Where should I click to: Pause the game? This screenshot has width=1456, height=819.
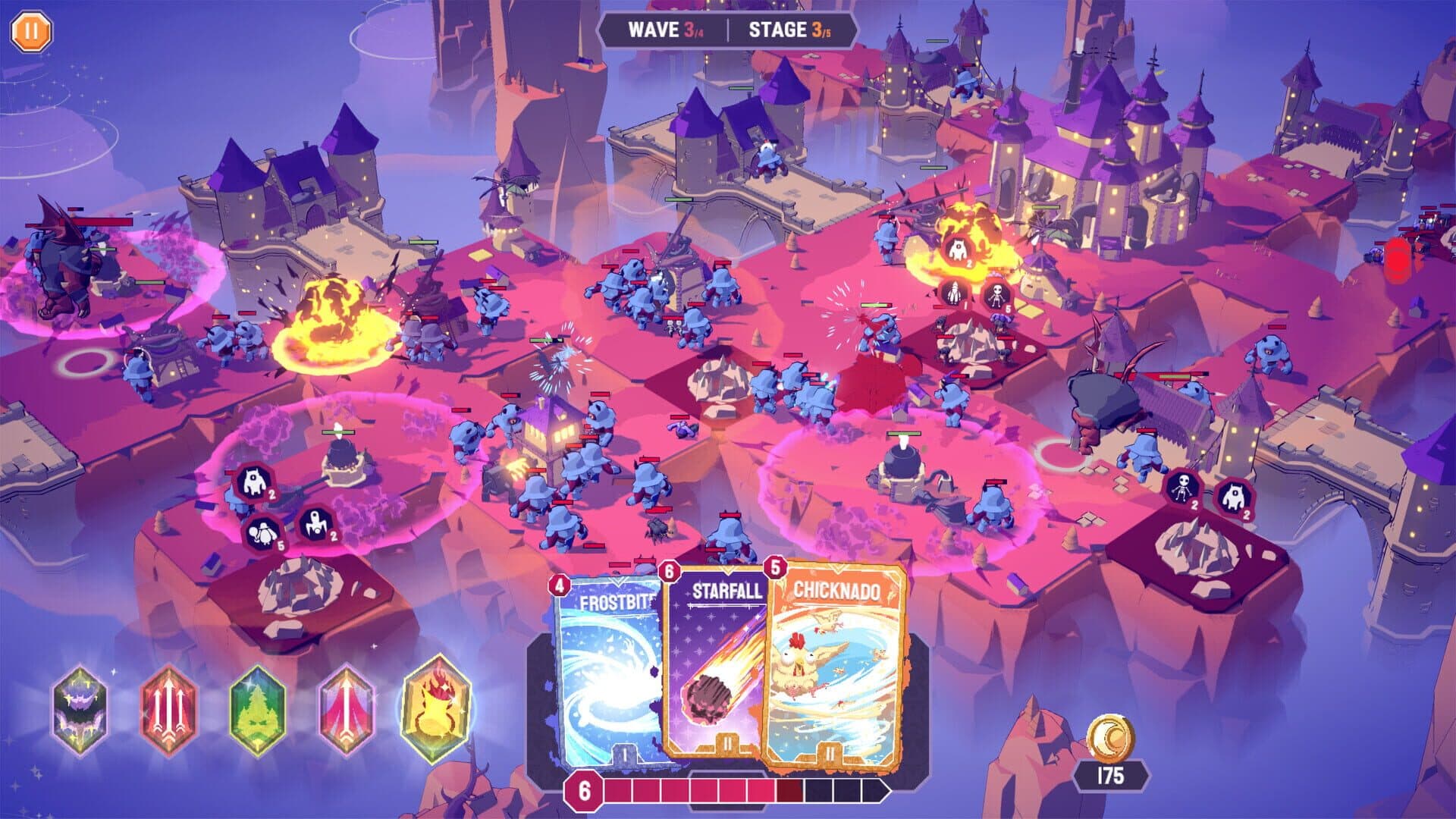(31, 30)
